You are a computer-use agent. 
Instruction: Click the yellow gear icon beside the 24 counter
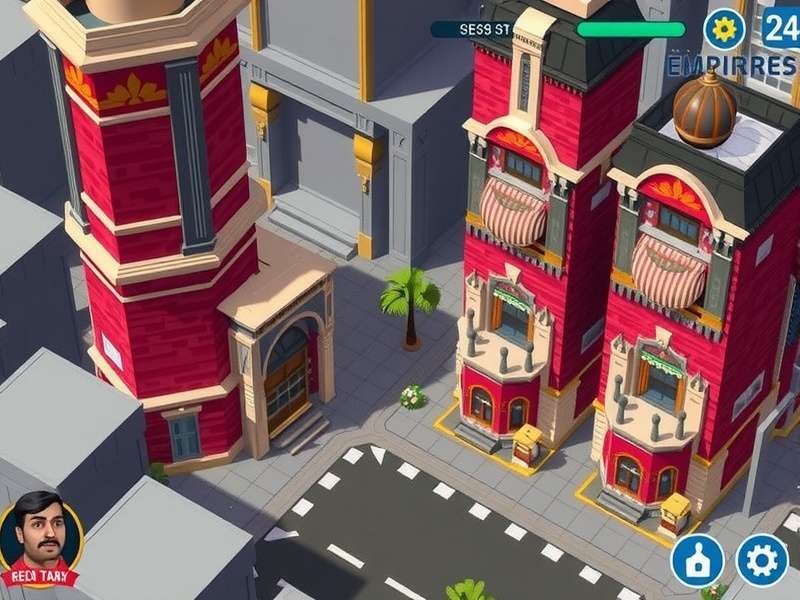(725, 29)
